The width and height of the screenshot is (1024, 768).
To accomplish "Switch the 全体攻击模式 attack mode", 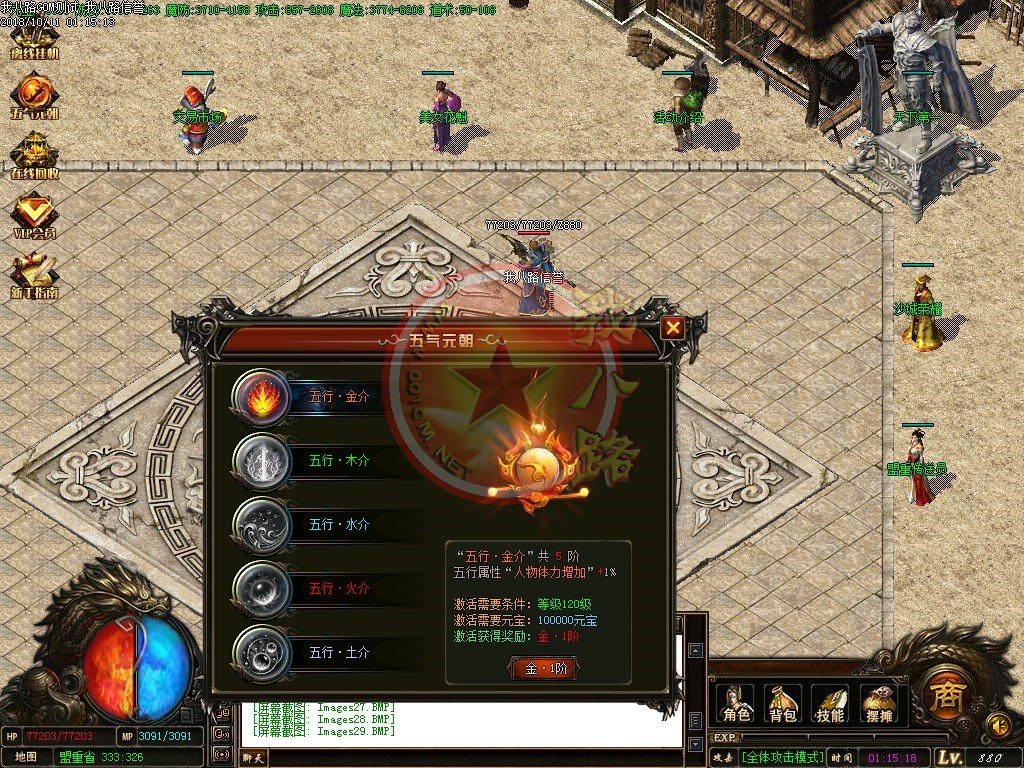I will pyautogui.click(x=781, y=757).
